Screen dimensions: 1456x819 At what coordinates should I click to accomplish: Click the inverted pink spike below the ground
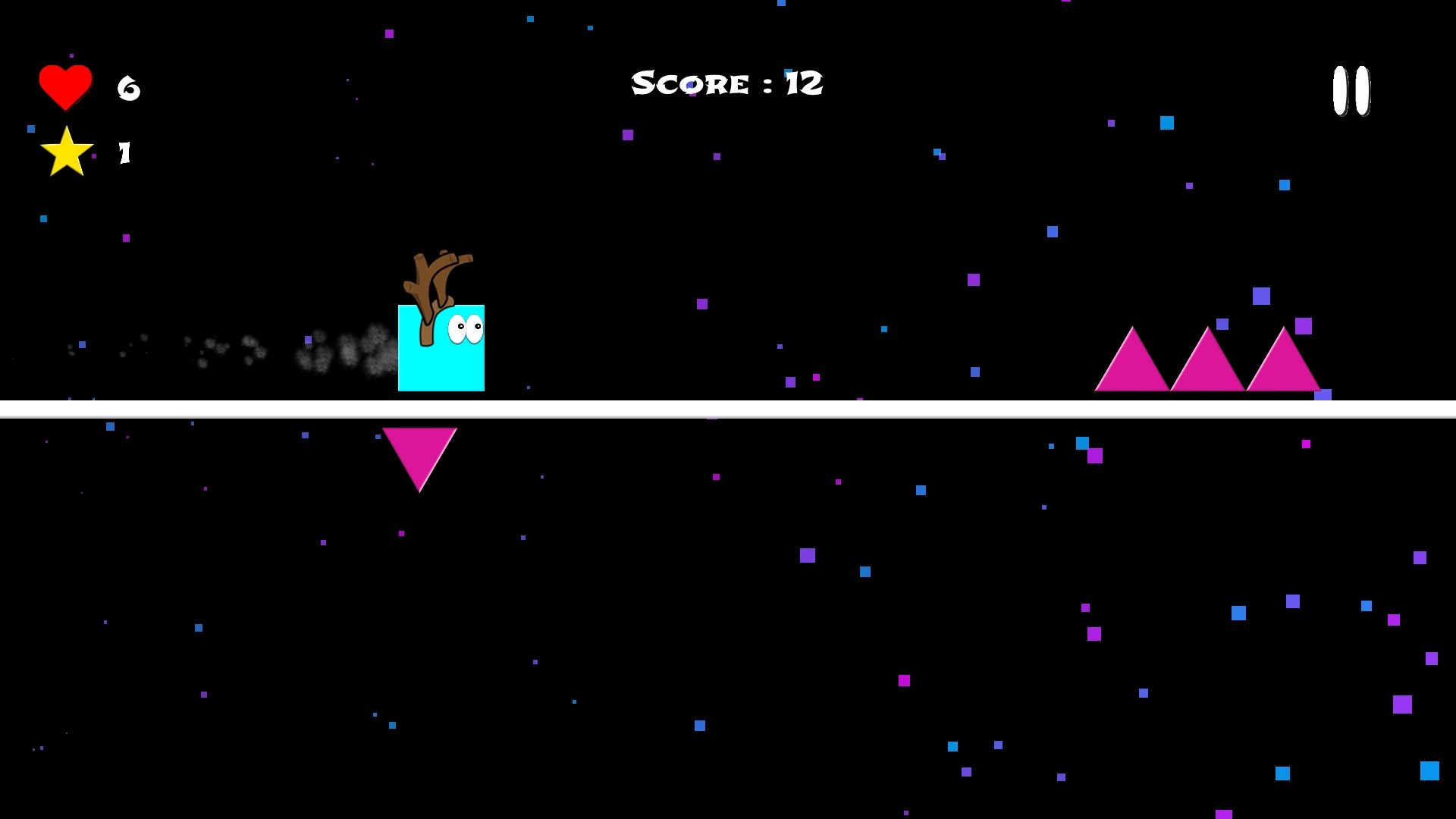[x=419, y=451]
